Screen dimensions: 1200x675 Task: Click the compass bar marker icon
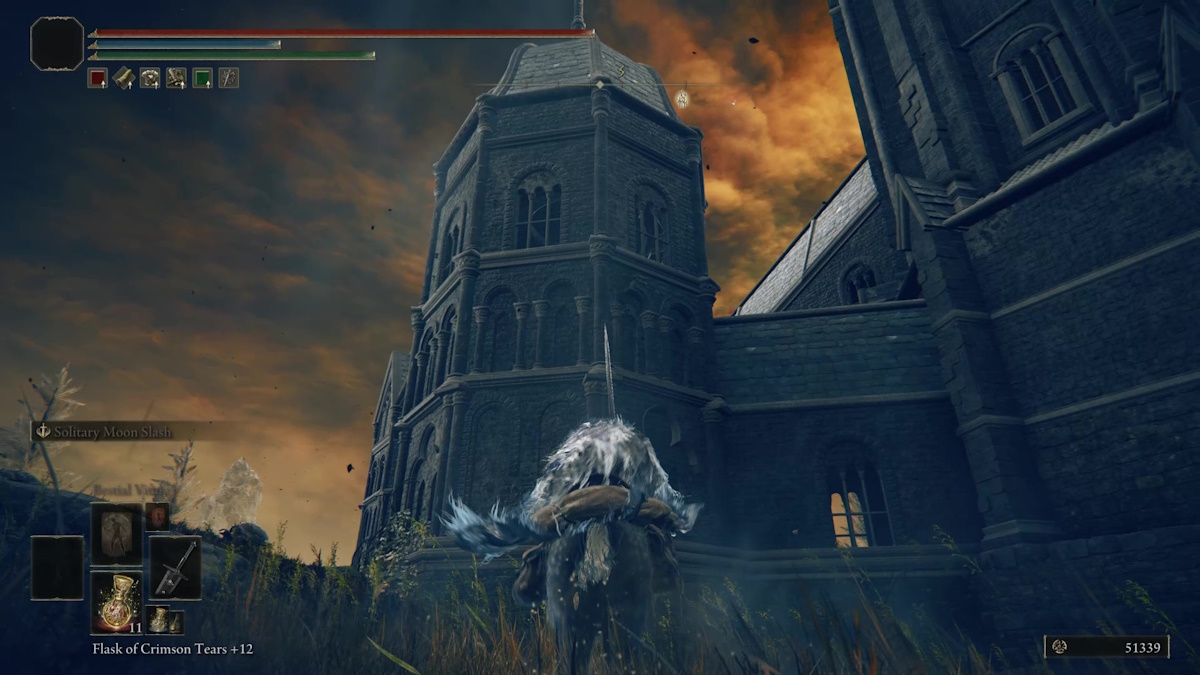682,98
